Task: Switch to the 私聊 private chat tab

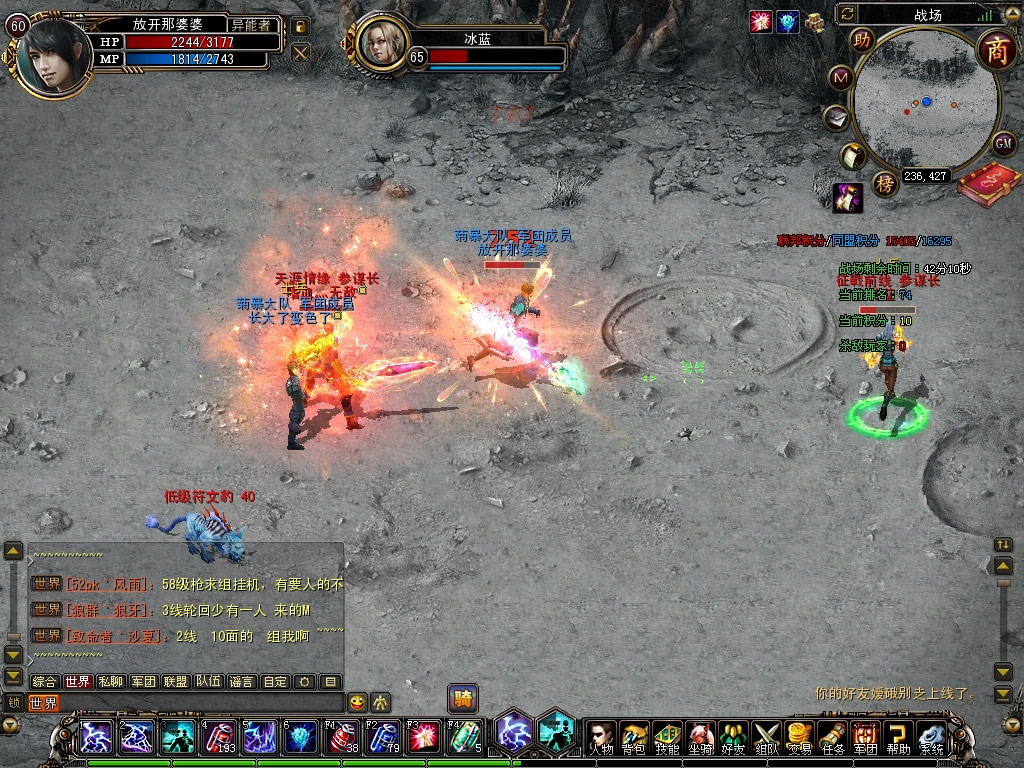Action: click(x=110, y=682)
